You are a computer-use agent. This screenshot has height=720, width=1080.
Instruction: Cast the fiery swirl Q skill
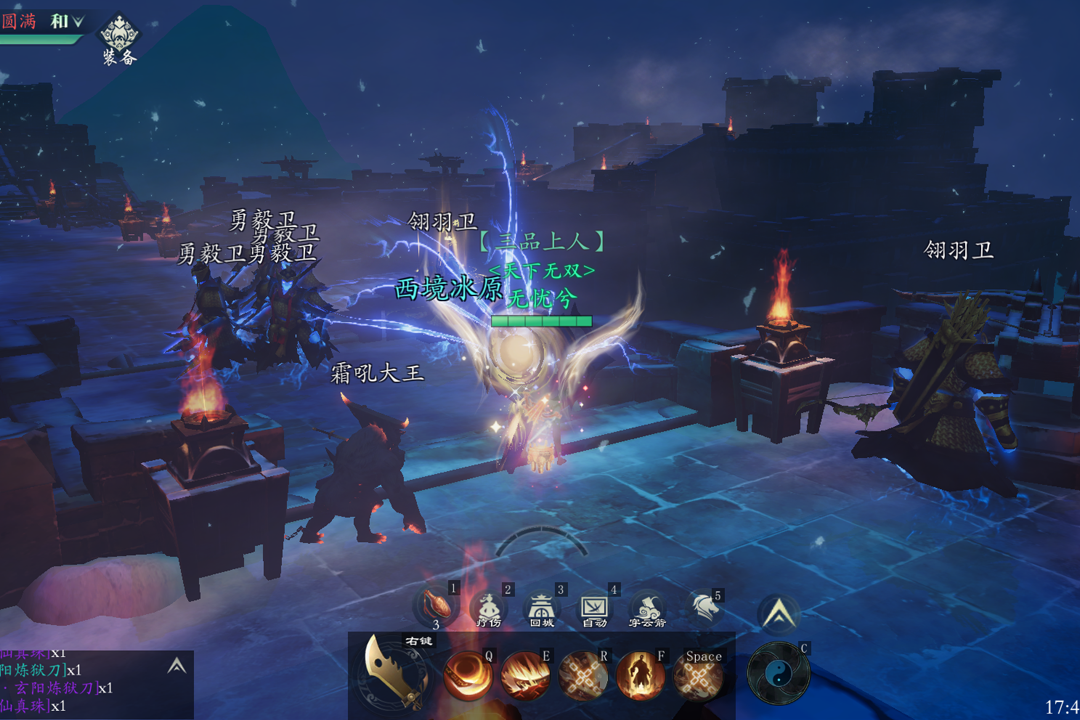[x=466, y=675]
